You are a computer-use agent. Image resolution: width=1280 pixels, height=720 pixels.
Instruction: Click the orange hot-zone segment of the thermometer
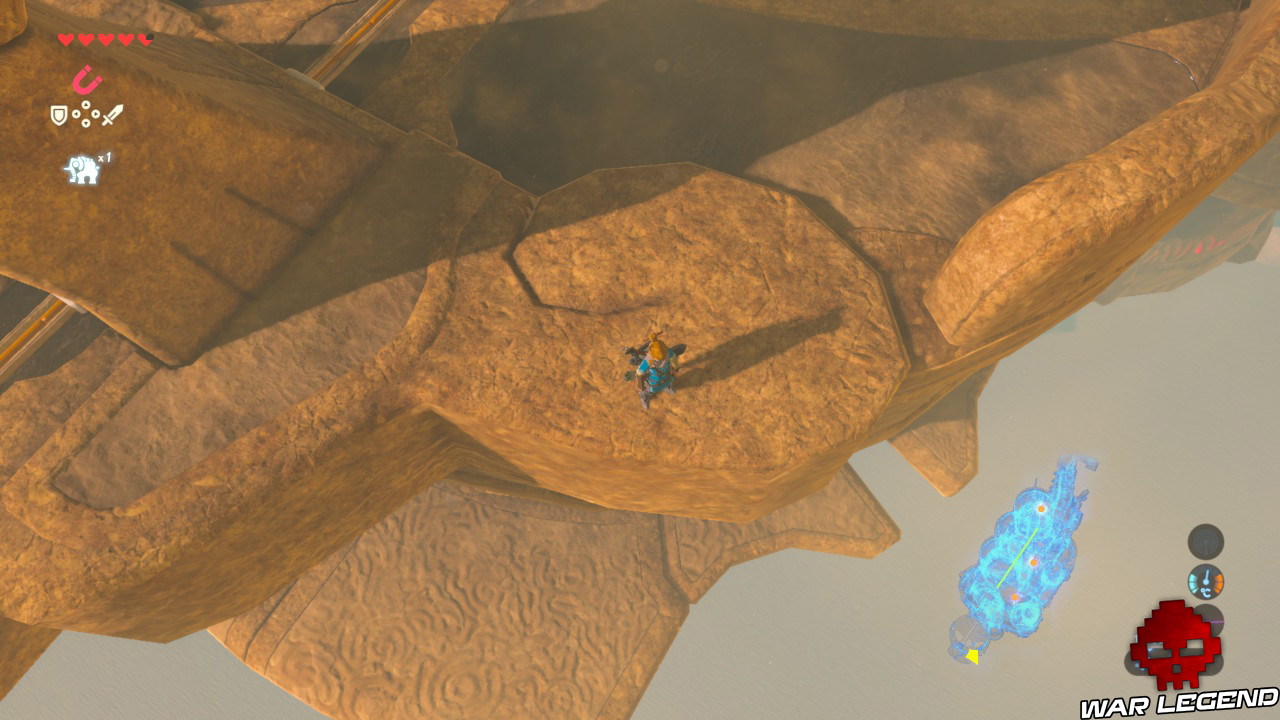coord(1218,582)
